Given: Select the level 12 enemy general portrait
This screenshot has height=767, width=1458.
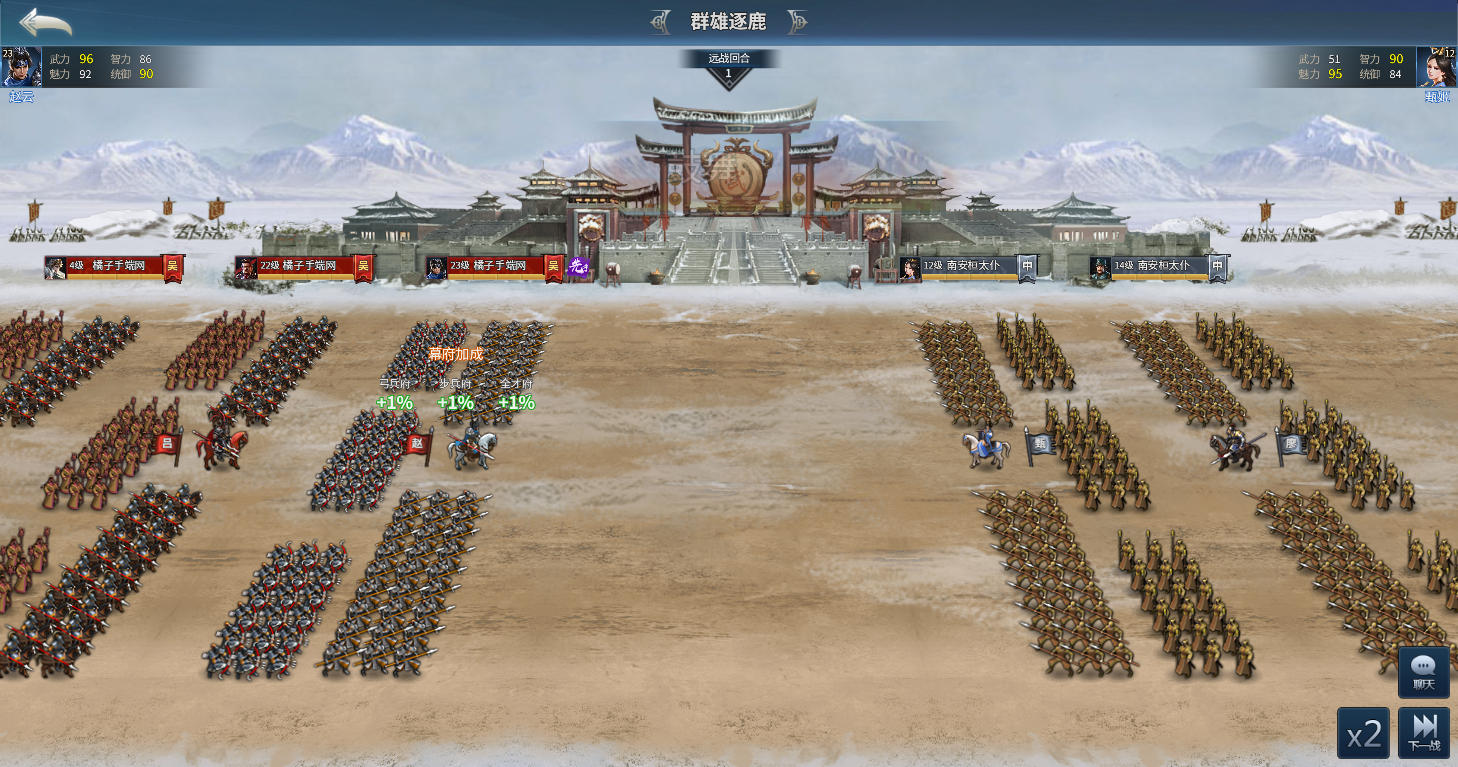Looking at the screenshot, I should click(x=1436, y=67).
